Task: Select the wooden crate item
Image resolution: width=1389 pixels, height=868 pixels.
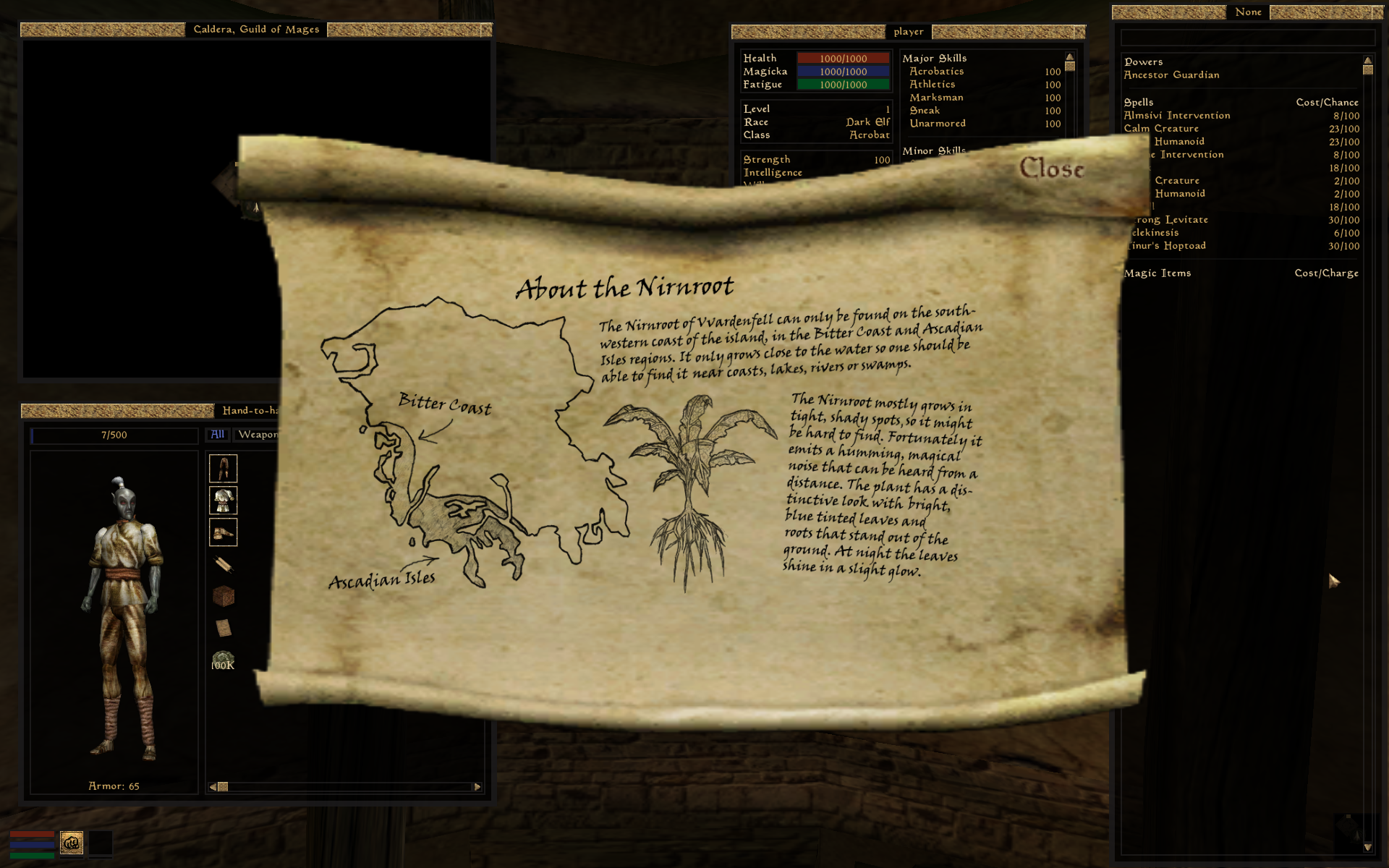Action: pyautogui.click(x=223, y=596)
